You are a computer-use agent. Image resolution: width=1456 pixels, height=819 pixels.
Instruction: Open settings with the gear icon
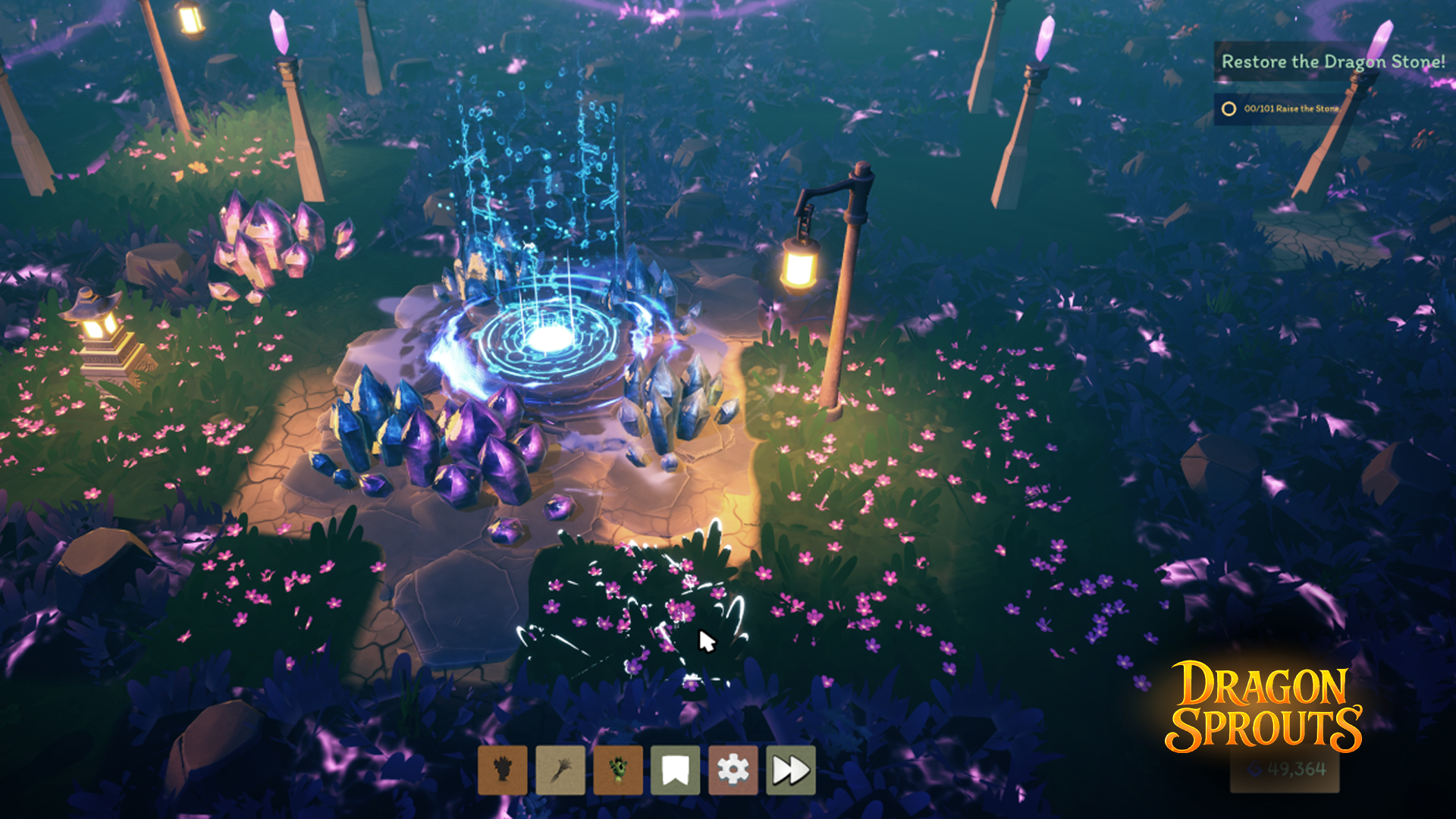tap(733, 770)
